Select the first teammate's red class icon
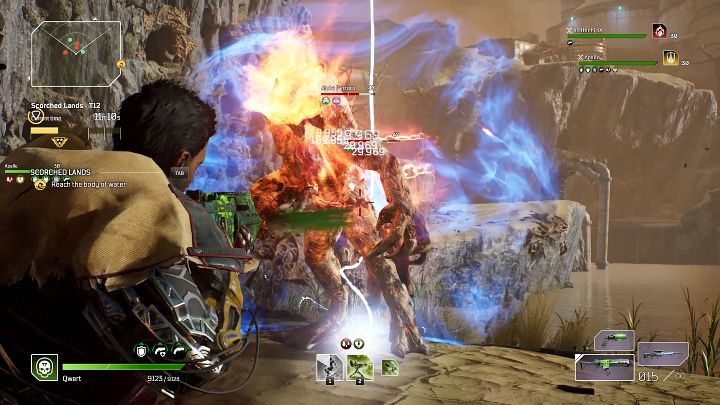The width and height of the screenshot is (720, 405). [660, 32]
